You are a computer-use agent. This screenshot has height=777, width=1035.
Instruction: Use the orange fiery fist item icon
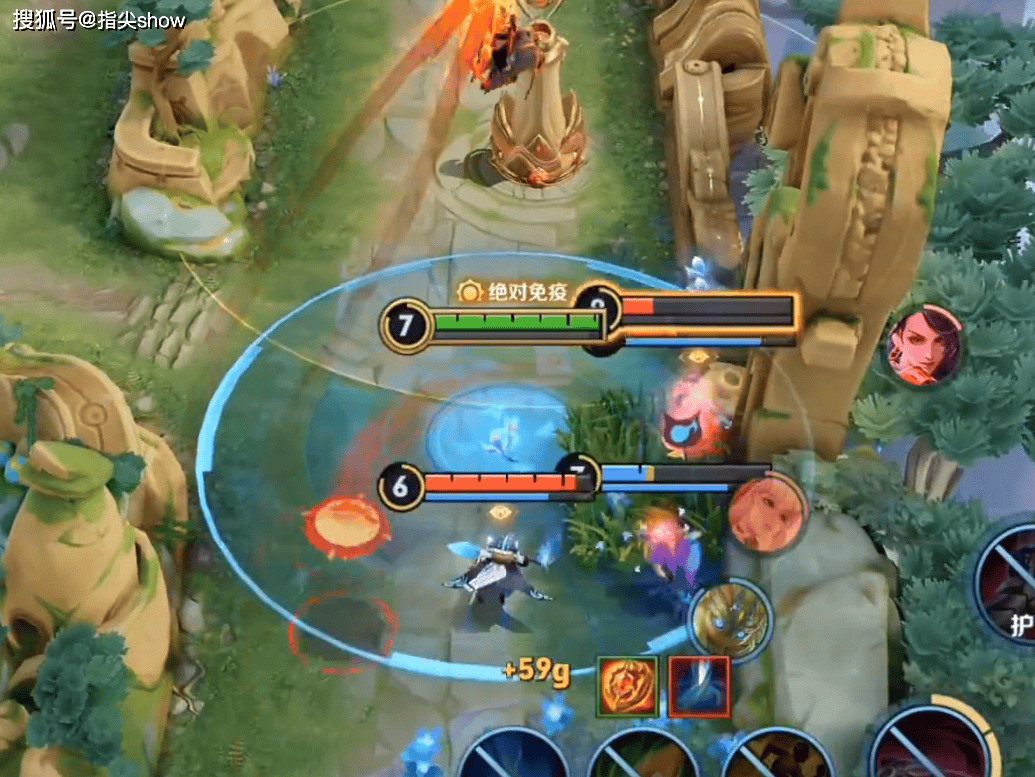[628, 687]
